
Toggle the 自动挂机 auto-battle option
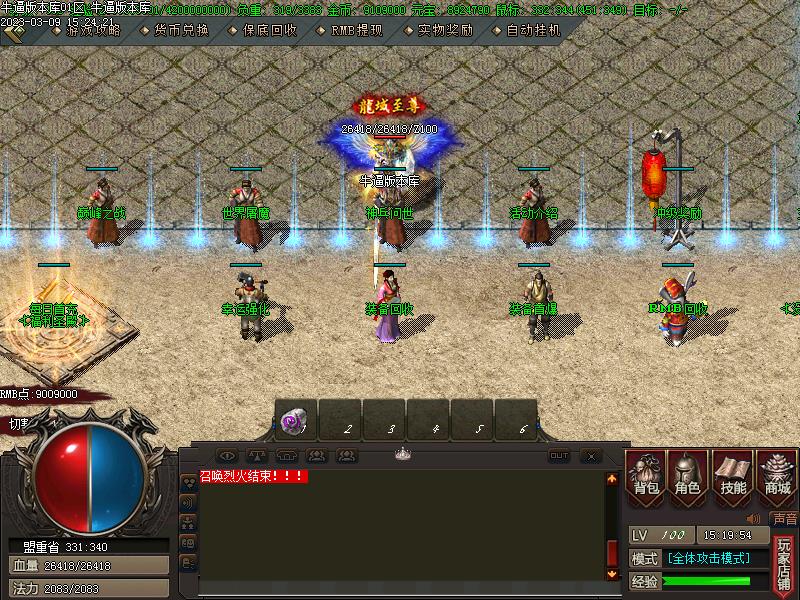coord(533,31)
